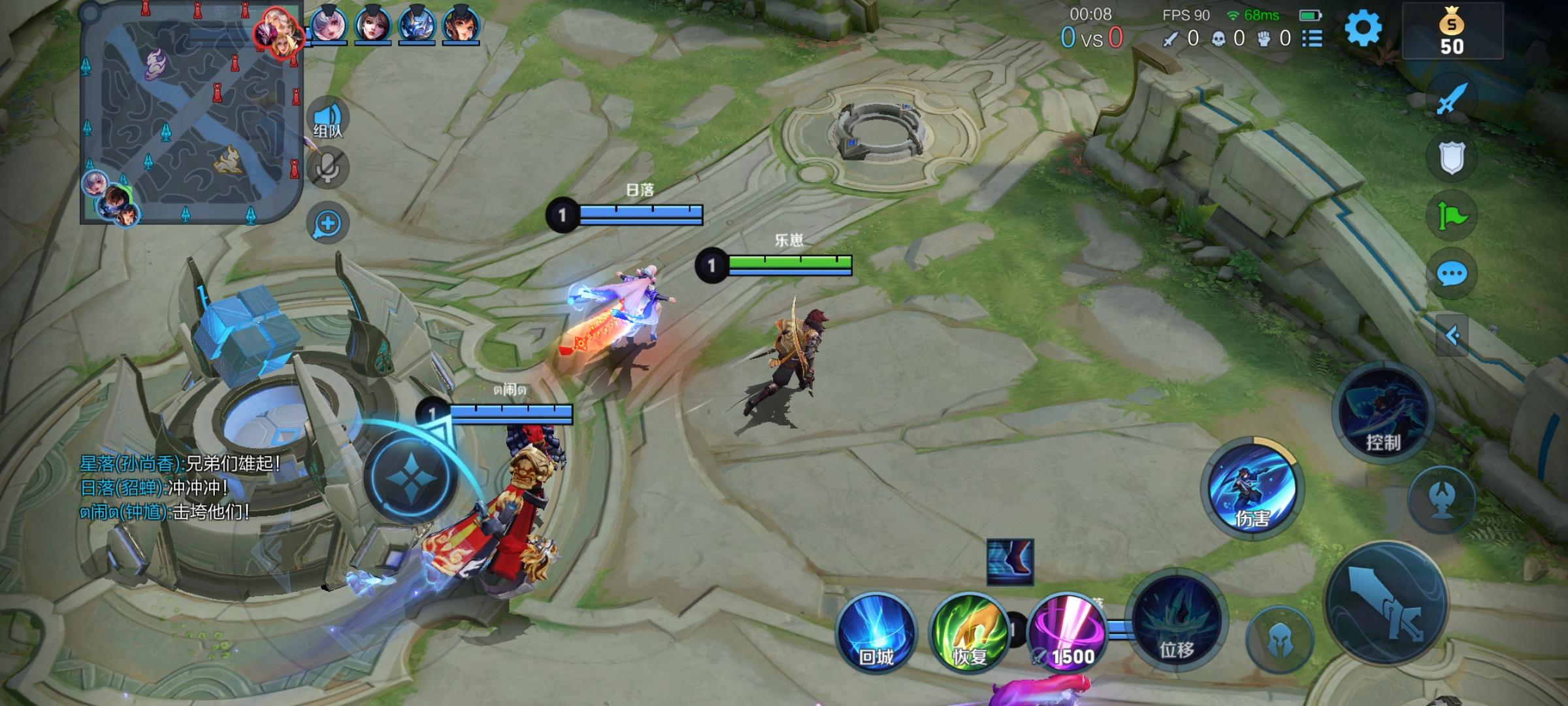Tap the minimap

pos(191,112)
